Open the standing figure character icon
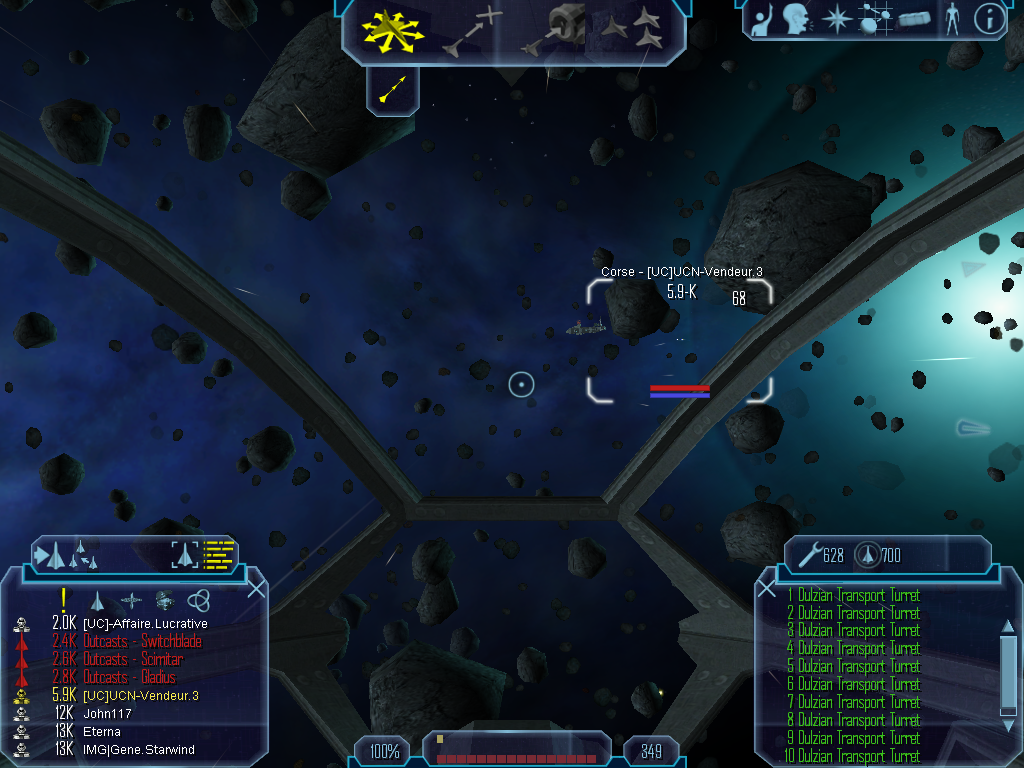The image size is (1024, 768). pyautogui.click(x=951, y=19)
